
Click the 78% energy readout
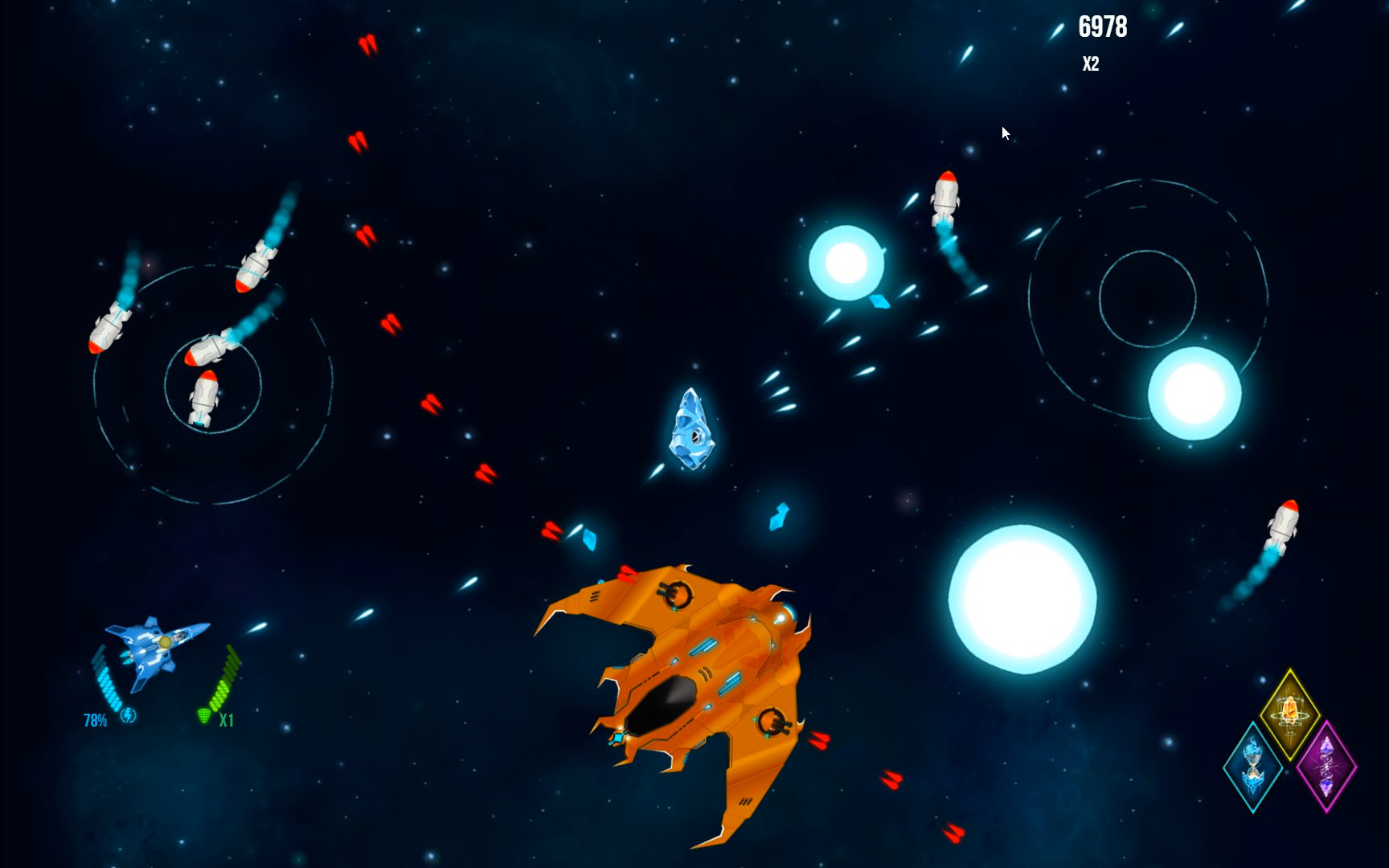[94, 721]
